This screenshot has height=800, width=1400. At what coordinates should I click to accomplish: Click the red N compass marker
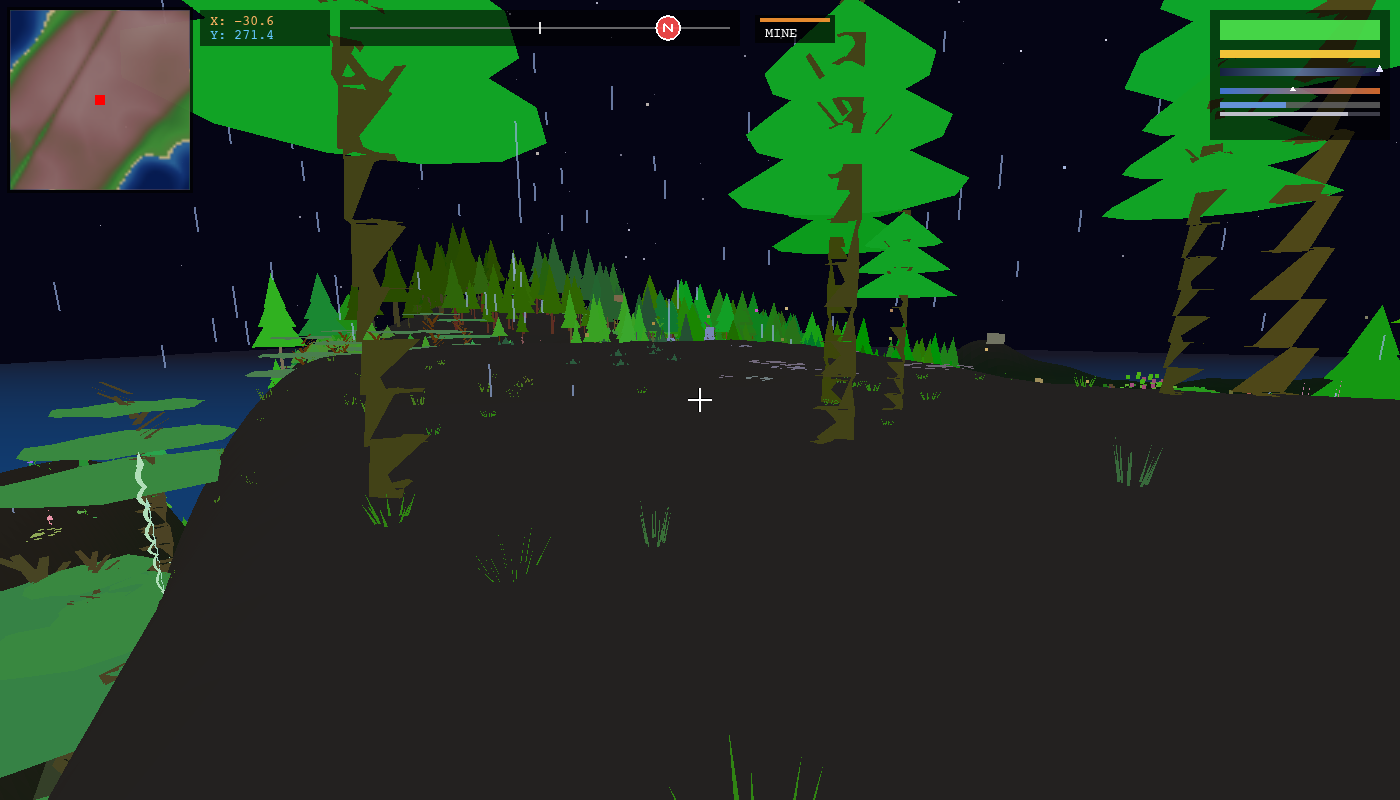pos(668,28)
